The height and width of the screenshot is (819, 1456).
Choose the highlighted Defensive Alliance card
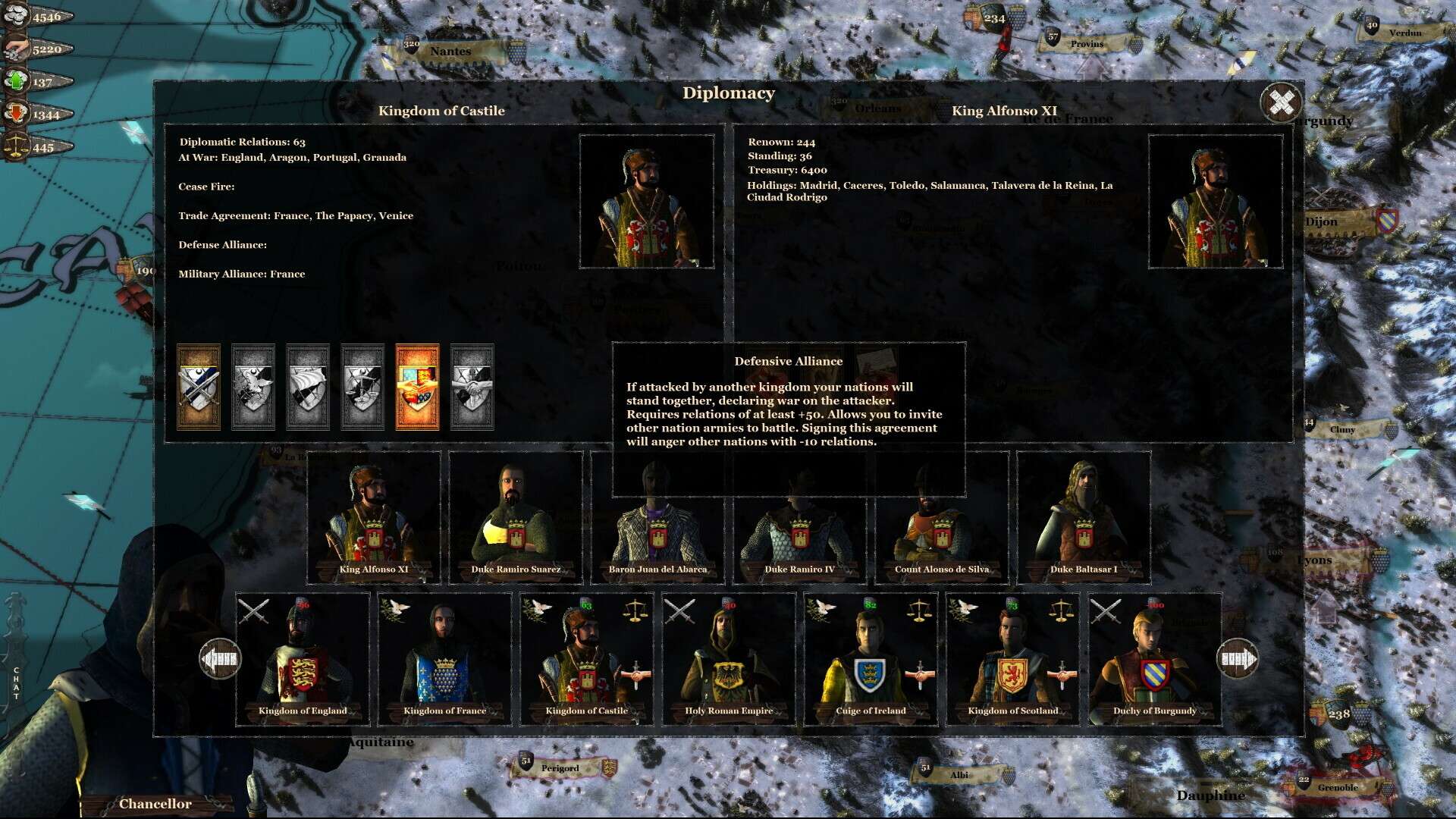[417, 388]
